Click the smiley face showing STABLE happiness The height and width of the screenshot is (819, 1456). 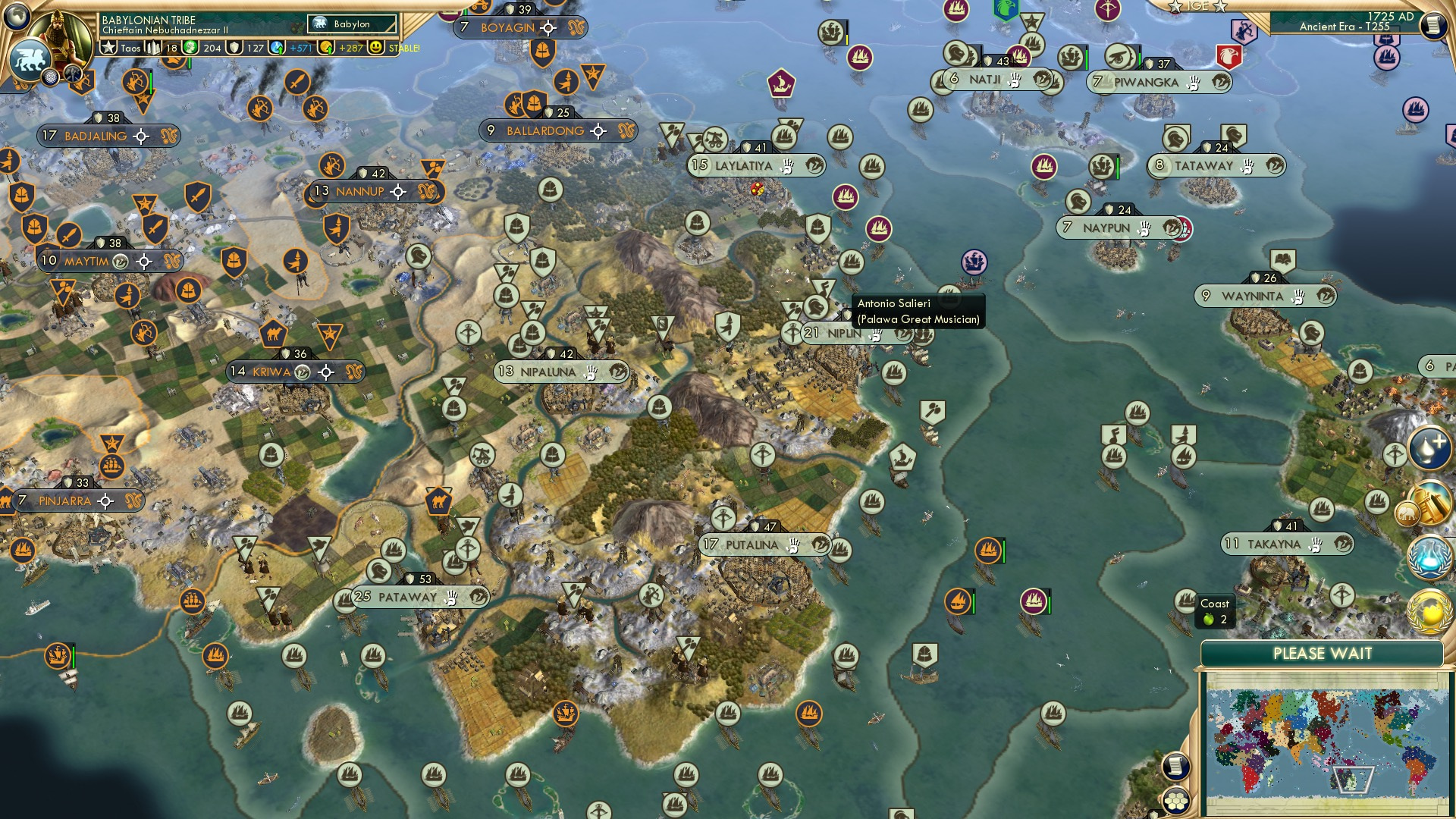(375, 48)
